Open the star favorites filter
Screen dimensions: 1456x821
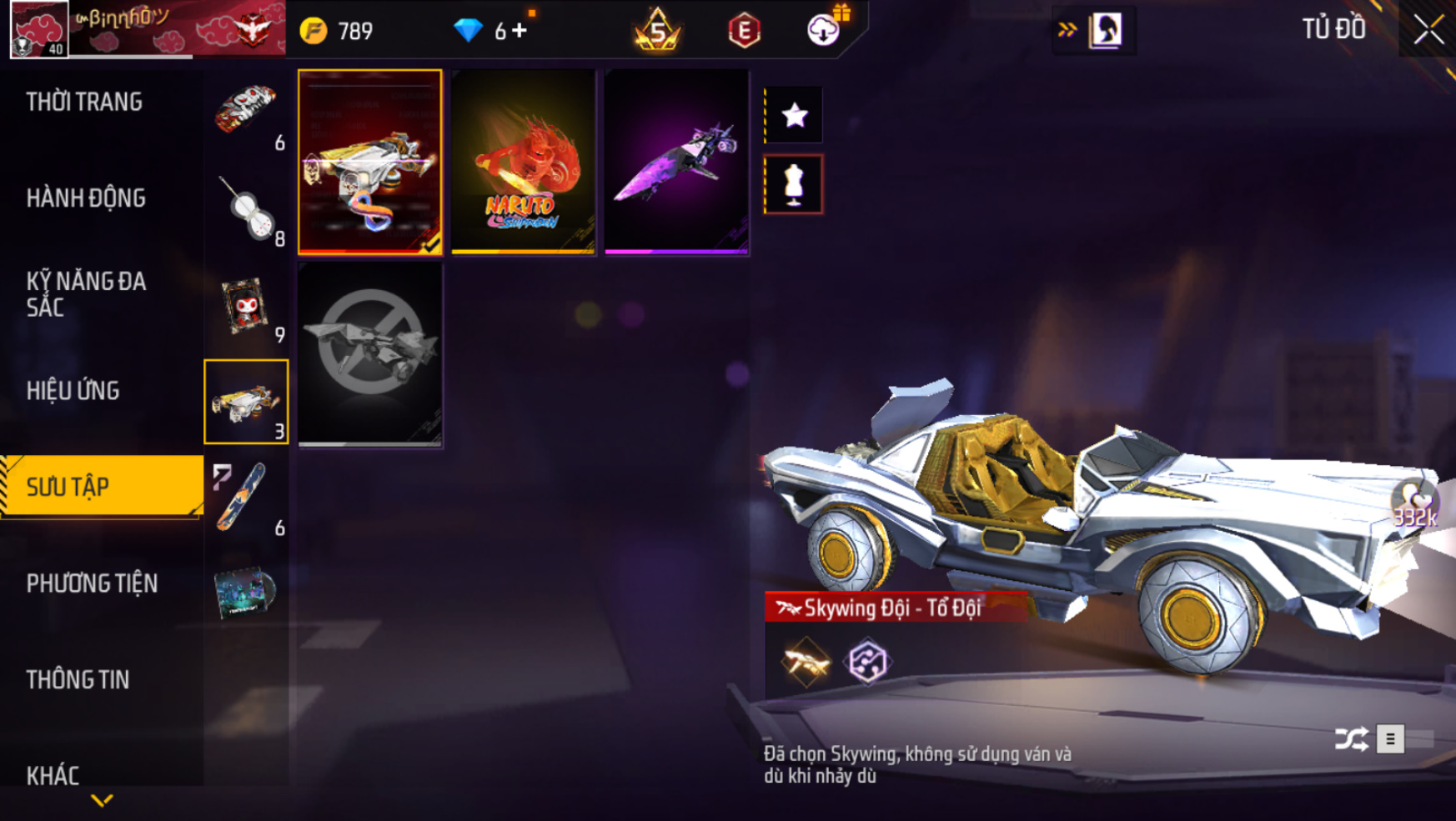[x=794, y=115]
